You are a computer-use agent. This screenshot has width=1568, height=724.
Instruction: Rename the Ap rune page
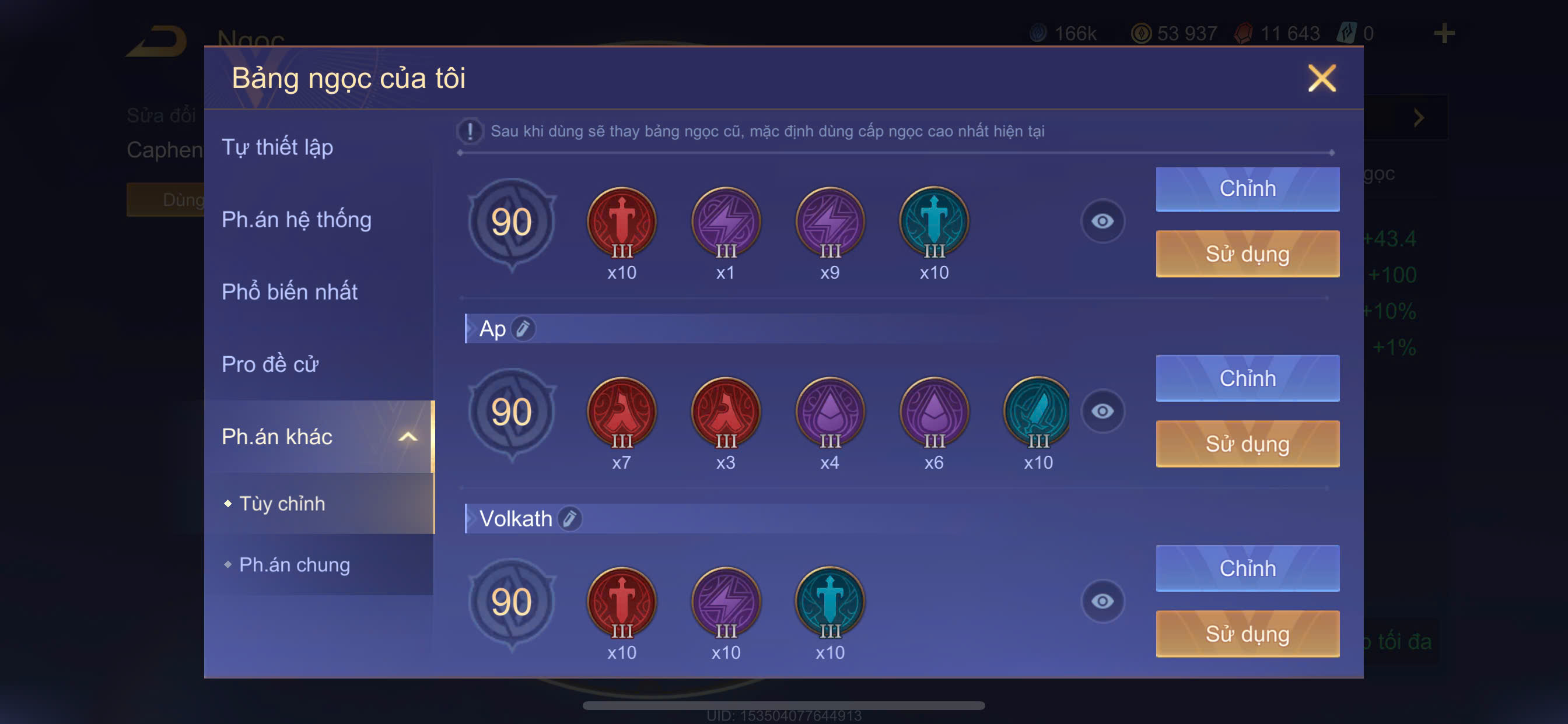coord(523,329)
